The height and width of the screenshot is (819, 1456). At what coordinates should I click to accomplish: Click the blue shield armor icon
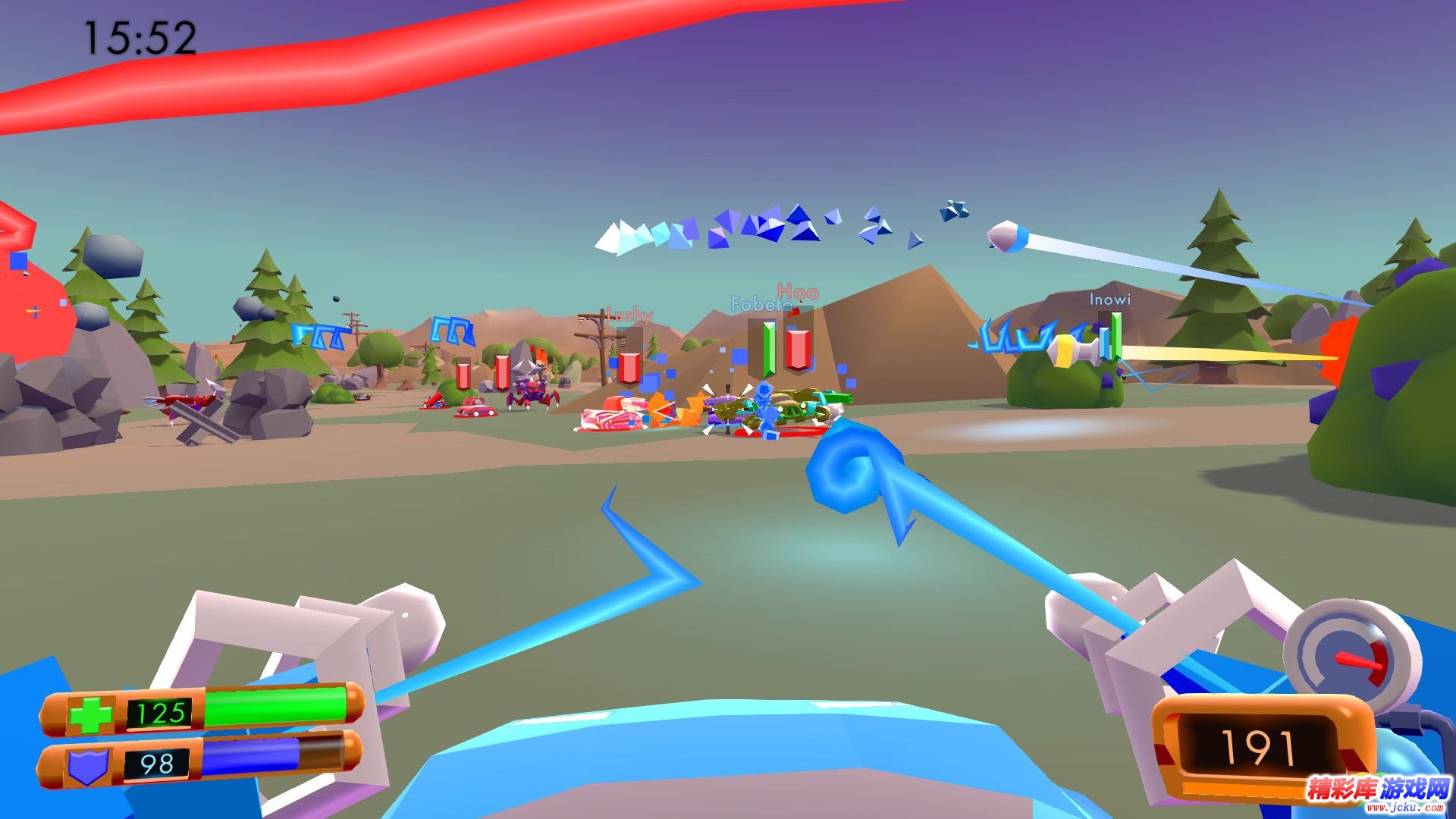tap(88, 766)
